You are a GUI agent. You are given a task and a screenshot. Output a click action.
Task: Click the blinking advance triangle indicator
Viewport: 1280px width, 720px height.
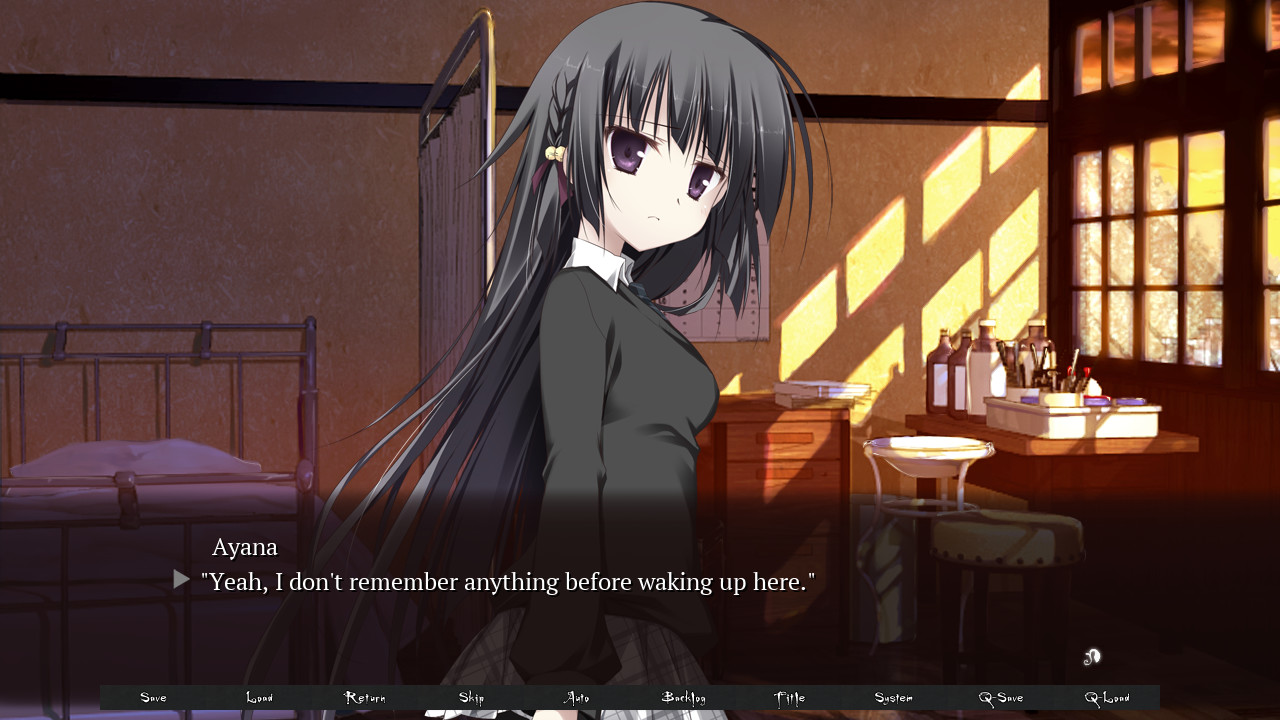180,578
